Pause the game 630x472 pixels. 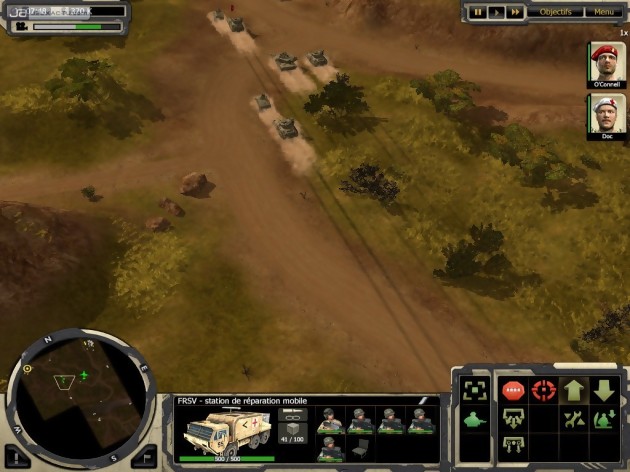click(478, 12)
